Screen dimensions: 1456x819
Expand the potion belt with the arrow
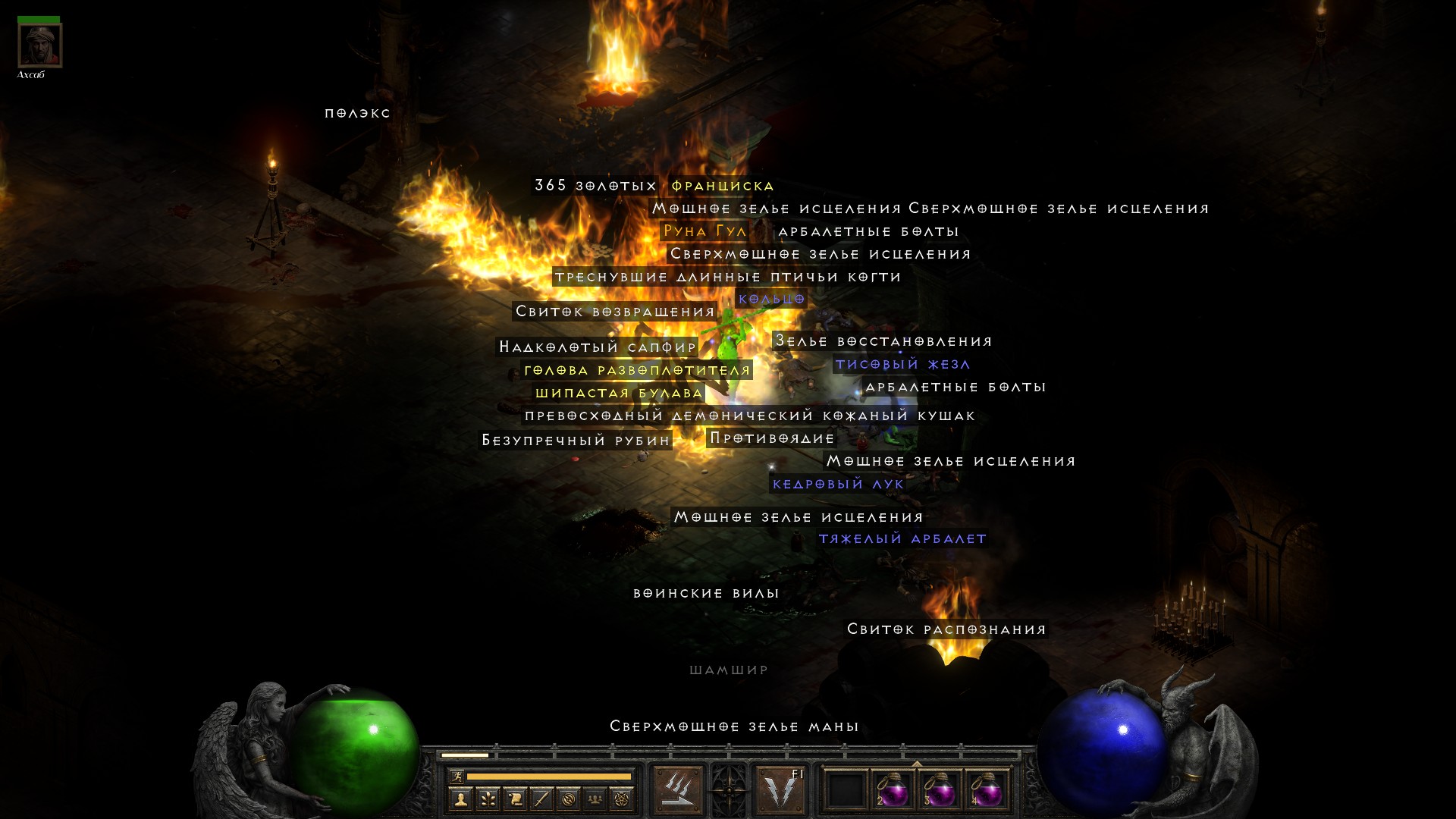(x=917, y=764)
